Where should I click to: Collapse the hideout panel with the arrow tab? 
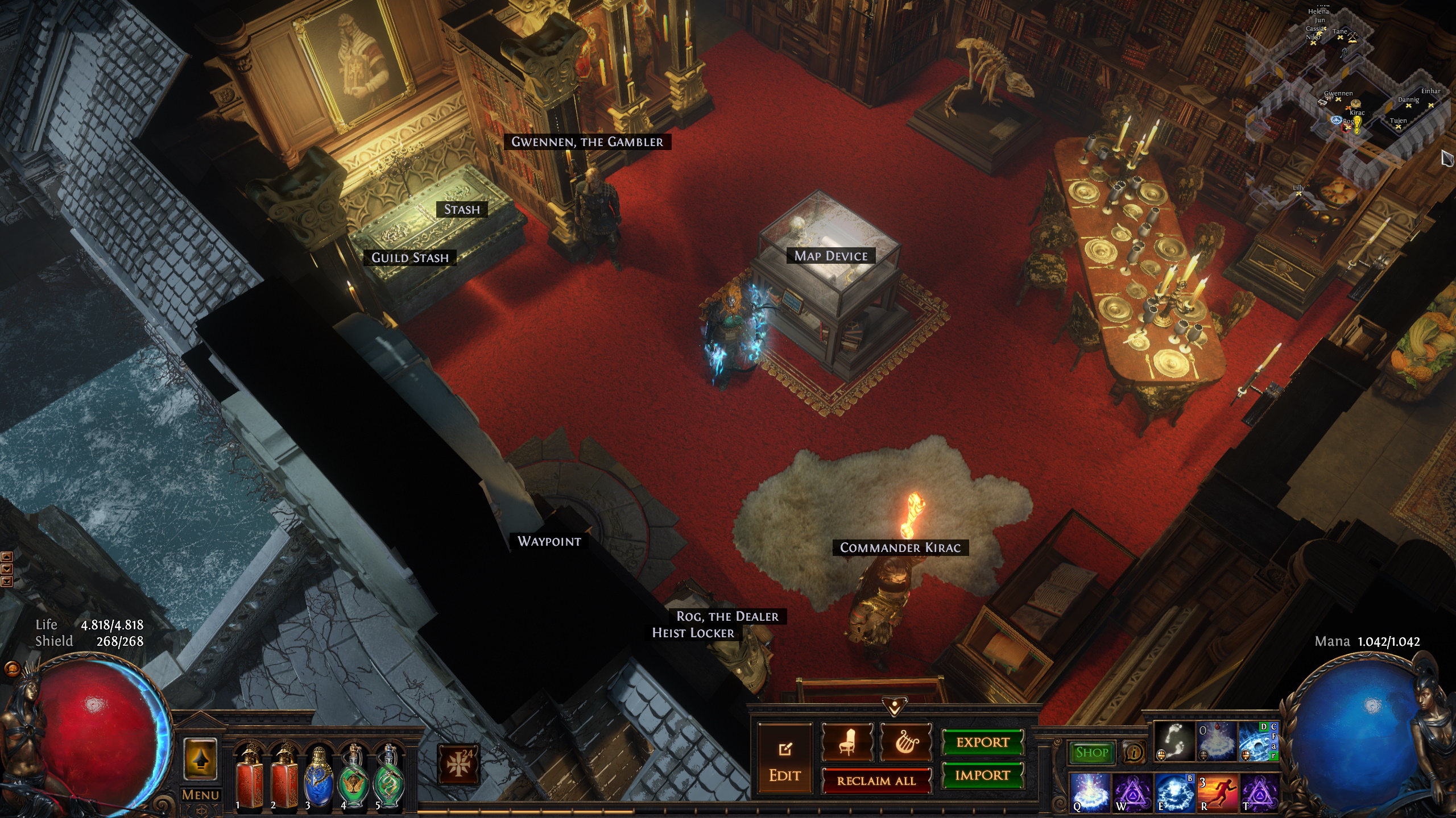(895, 707)
